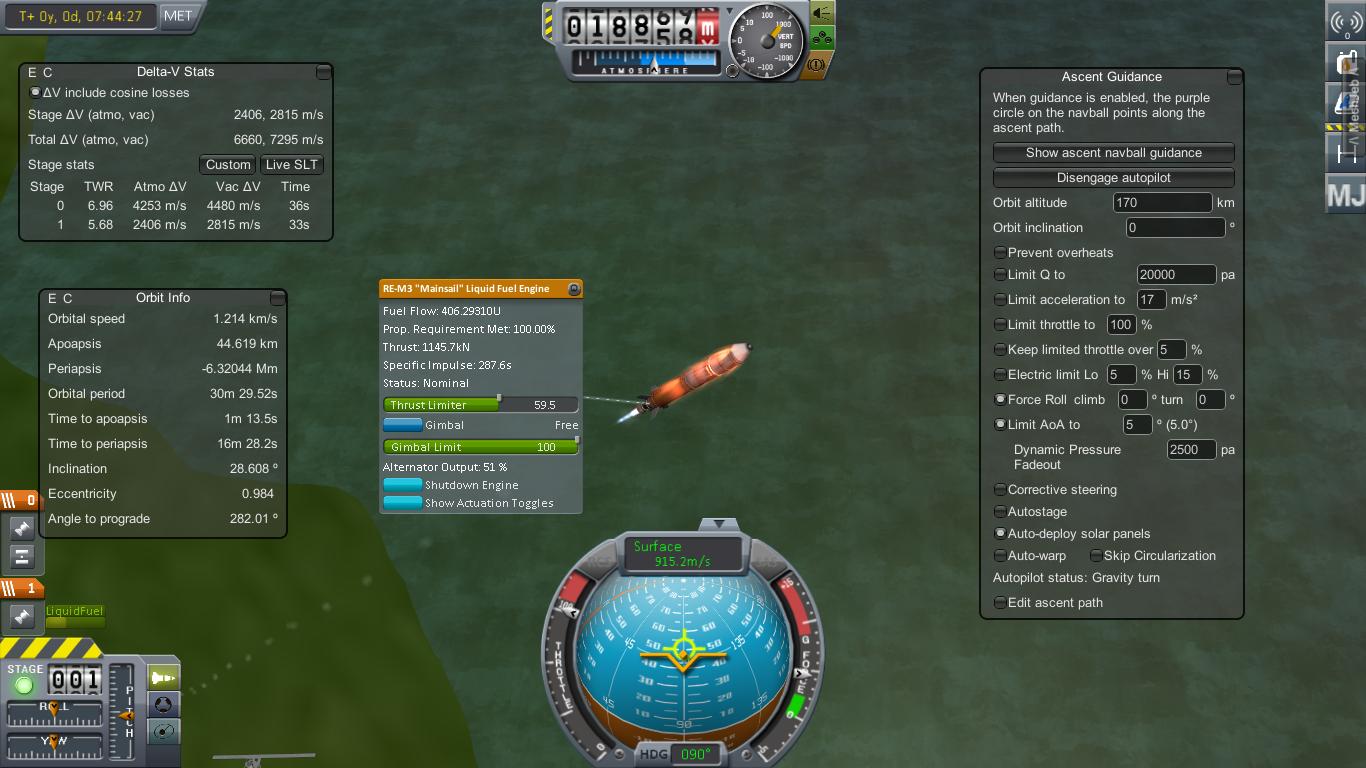Click the Custom stage stats button

coord(228,165)
